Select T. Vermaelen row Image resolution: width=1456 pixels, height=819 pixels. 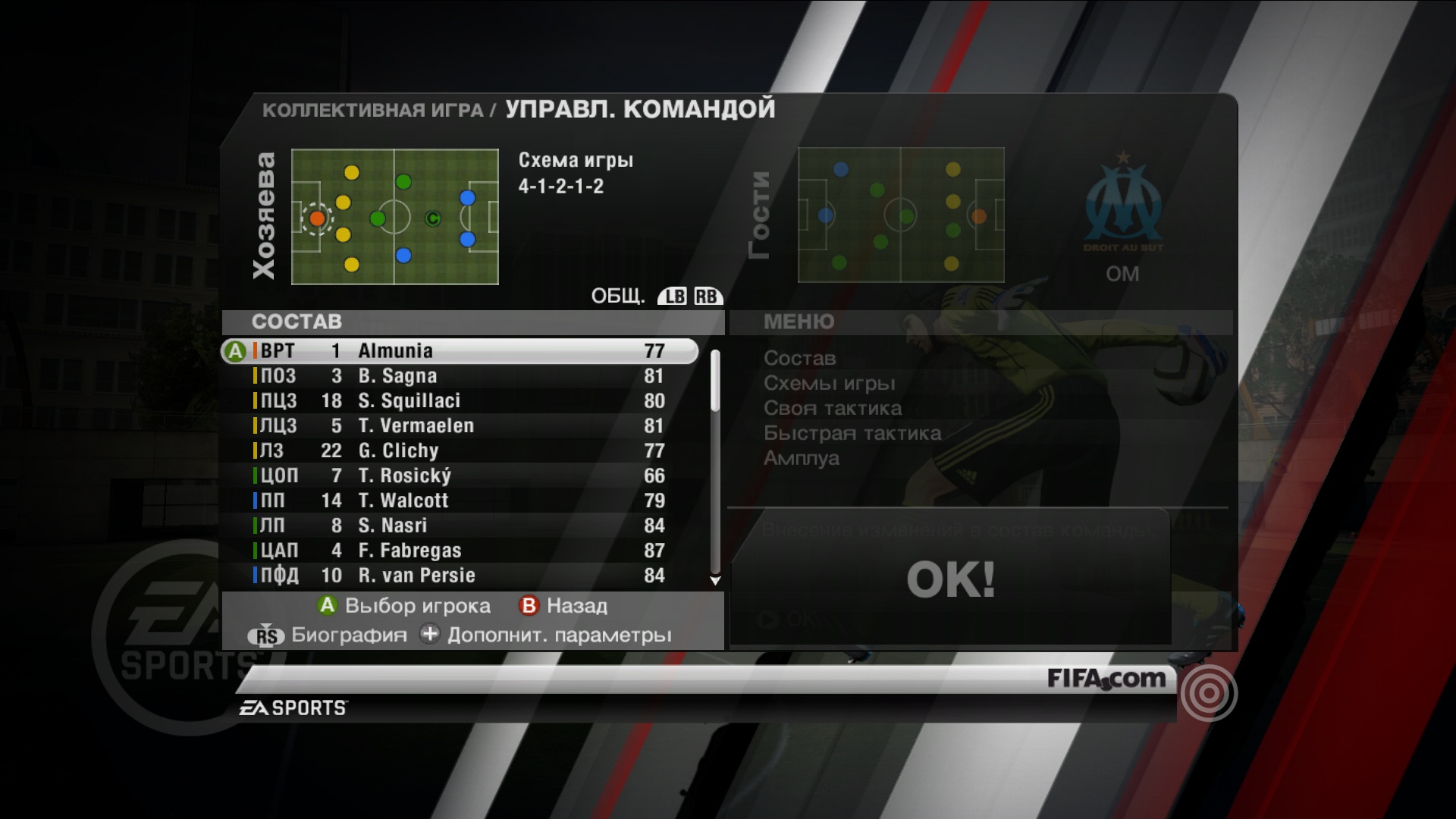point(459,426)
